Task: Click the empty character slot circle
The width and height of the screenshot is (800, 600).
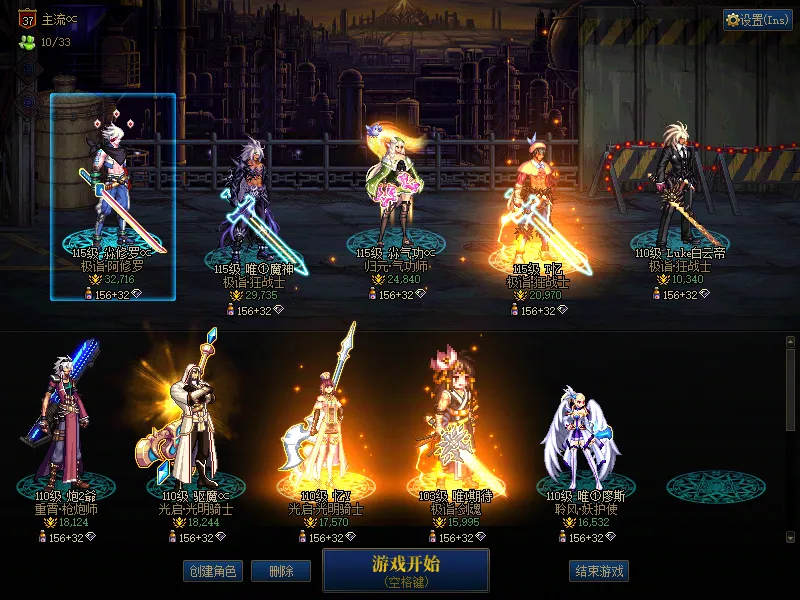Action: point(710,487)
